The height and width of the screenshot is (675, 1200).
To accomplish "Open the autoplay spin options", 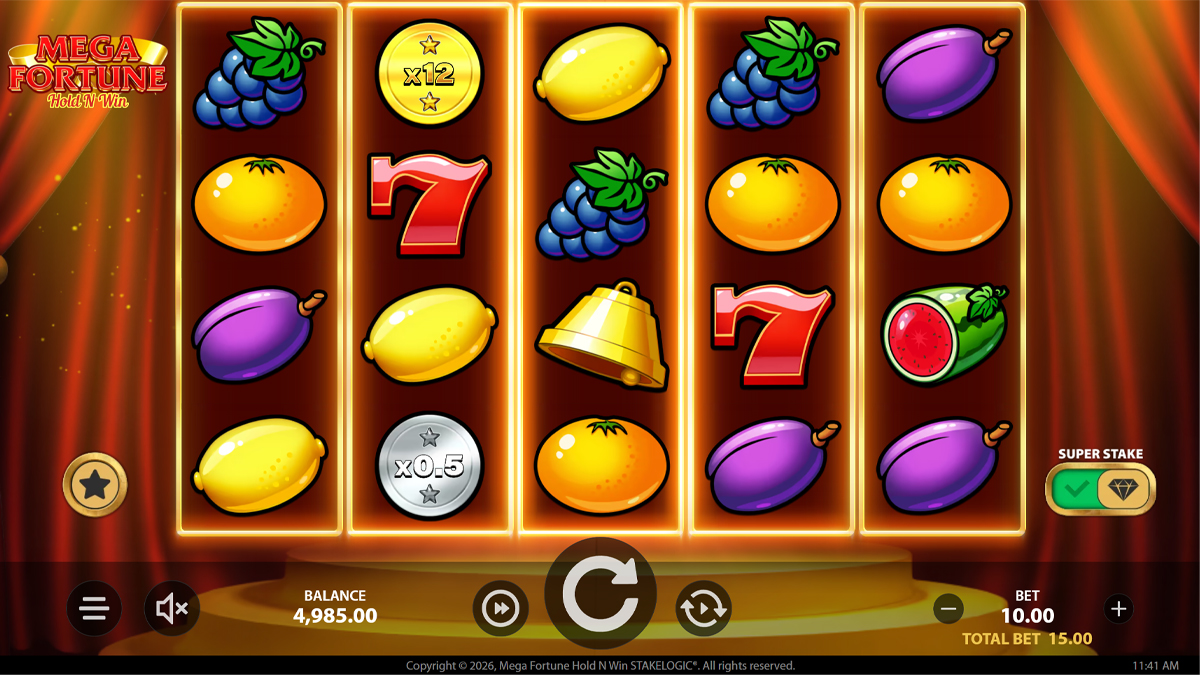I will pyautogui.click(x=703, y=608).
